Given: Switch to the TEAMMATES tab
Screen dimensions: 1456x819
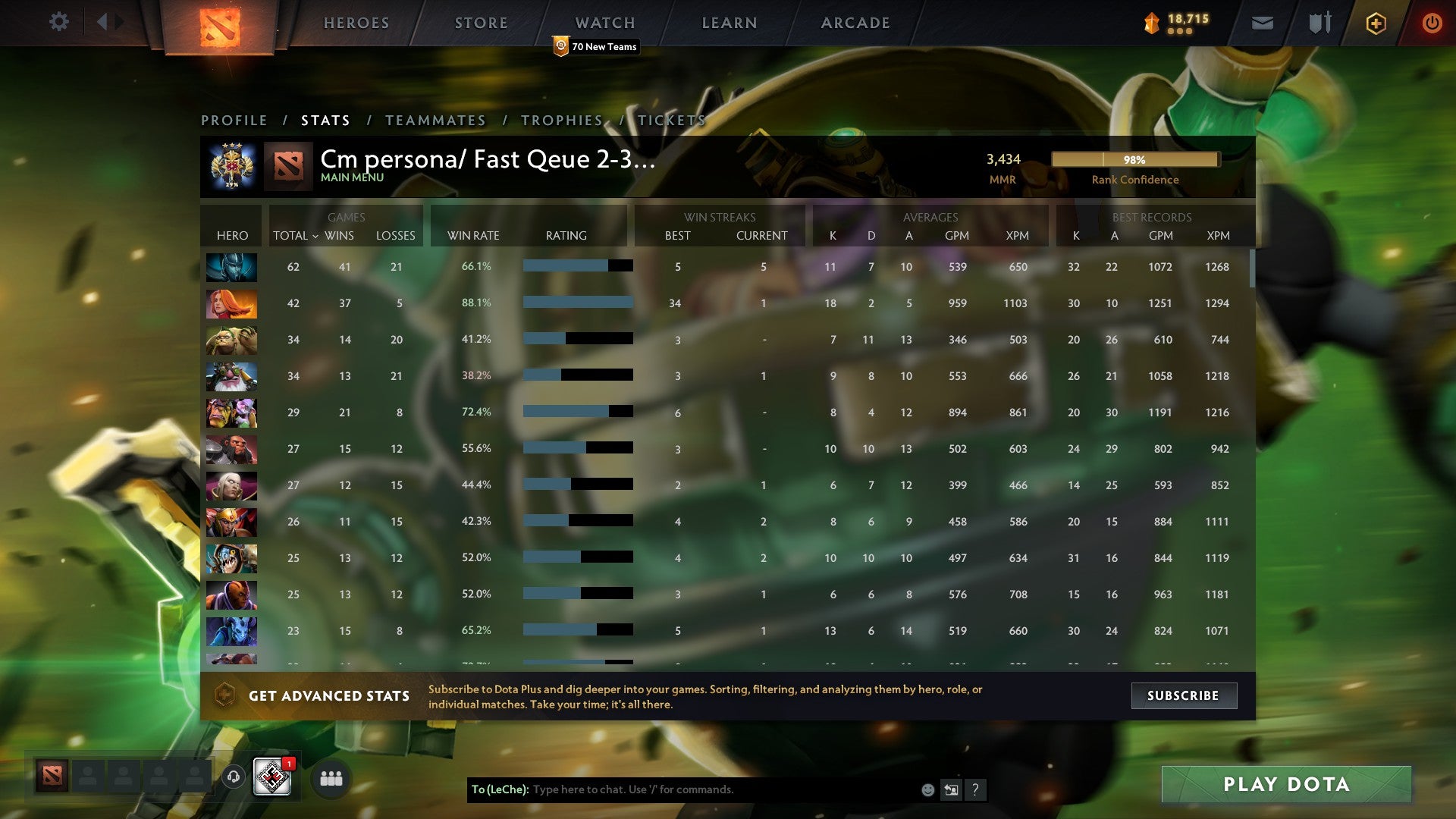Looking at the screenshot, I should tap(436, 120).
